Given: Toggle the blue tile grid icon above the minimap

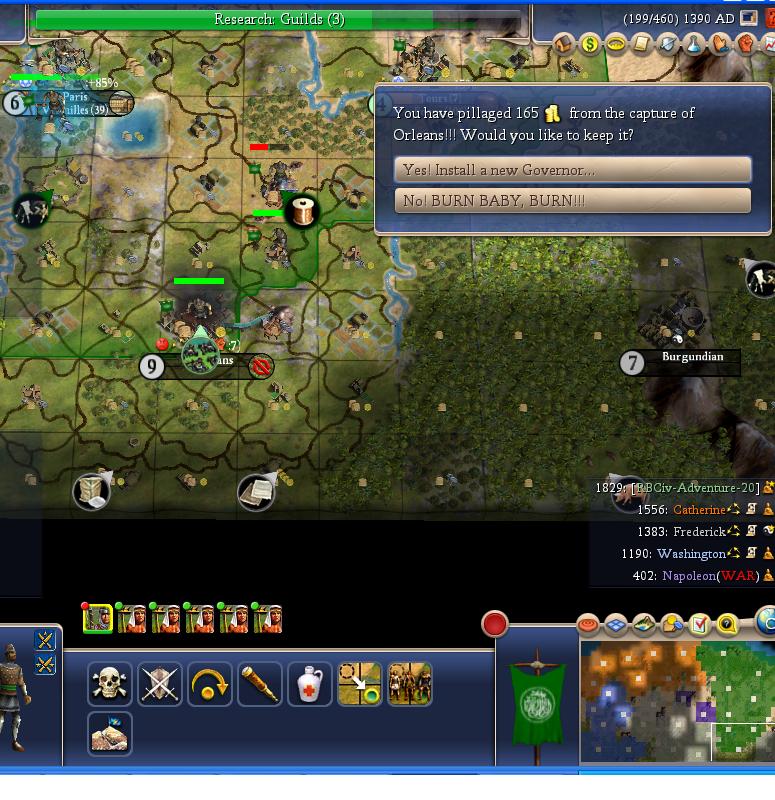Looking at the screenshot, I should pos(616,625).
